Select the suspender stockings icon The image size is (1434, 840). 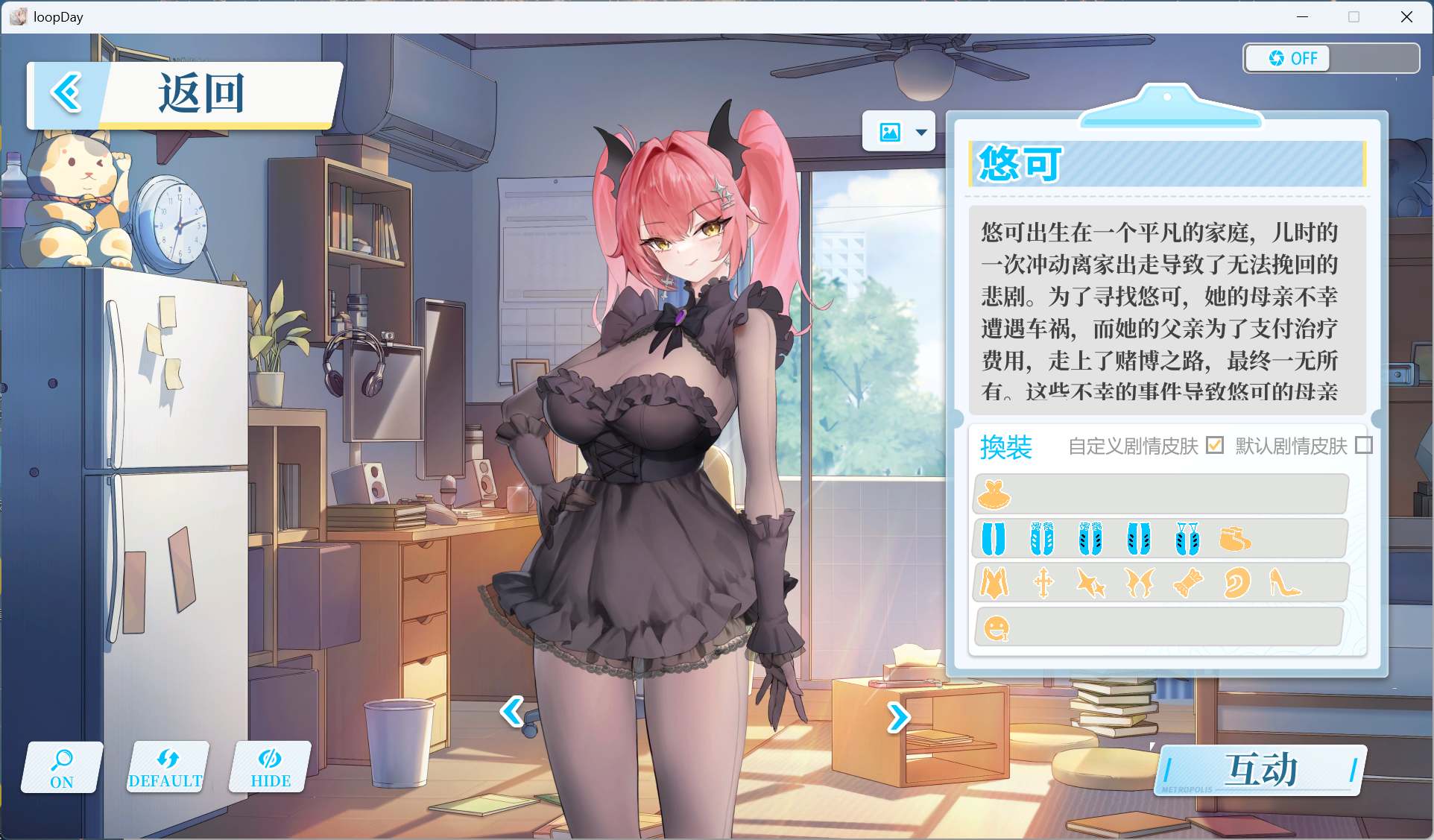[x=1187, y=537]
